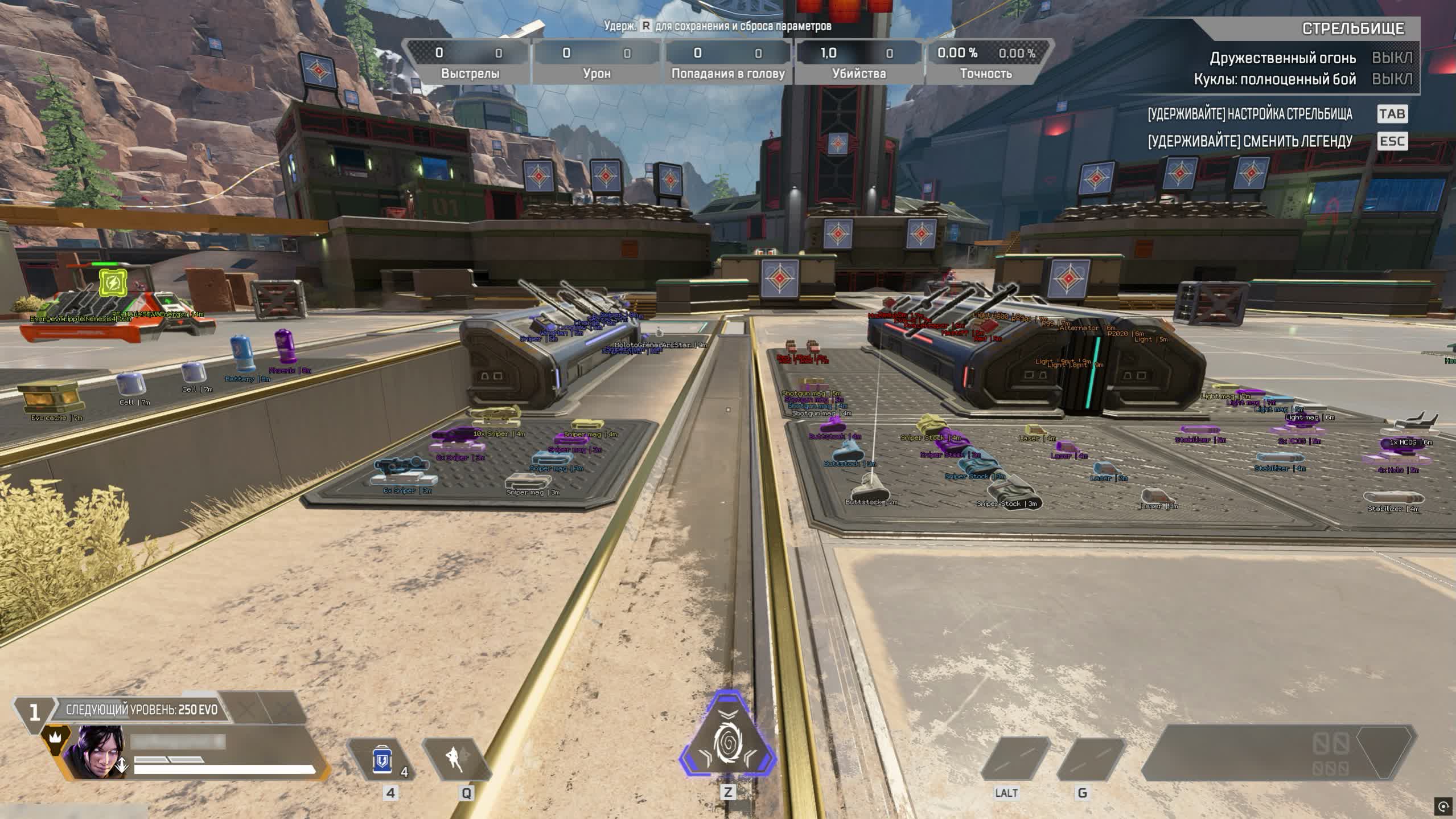
Task: Toggle the Дружественный огонь setting off ВЫКЛ
Action: 1393,58
